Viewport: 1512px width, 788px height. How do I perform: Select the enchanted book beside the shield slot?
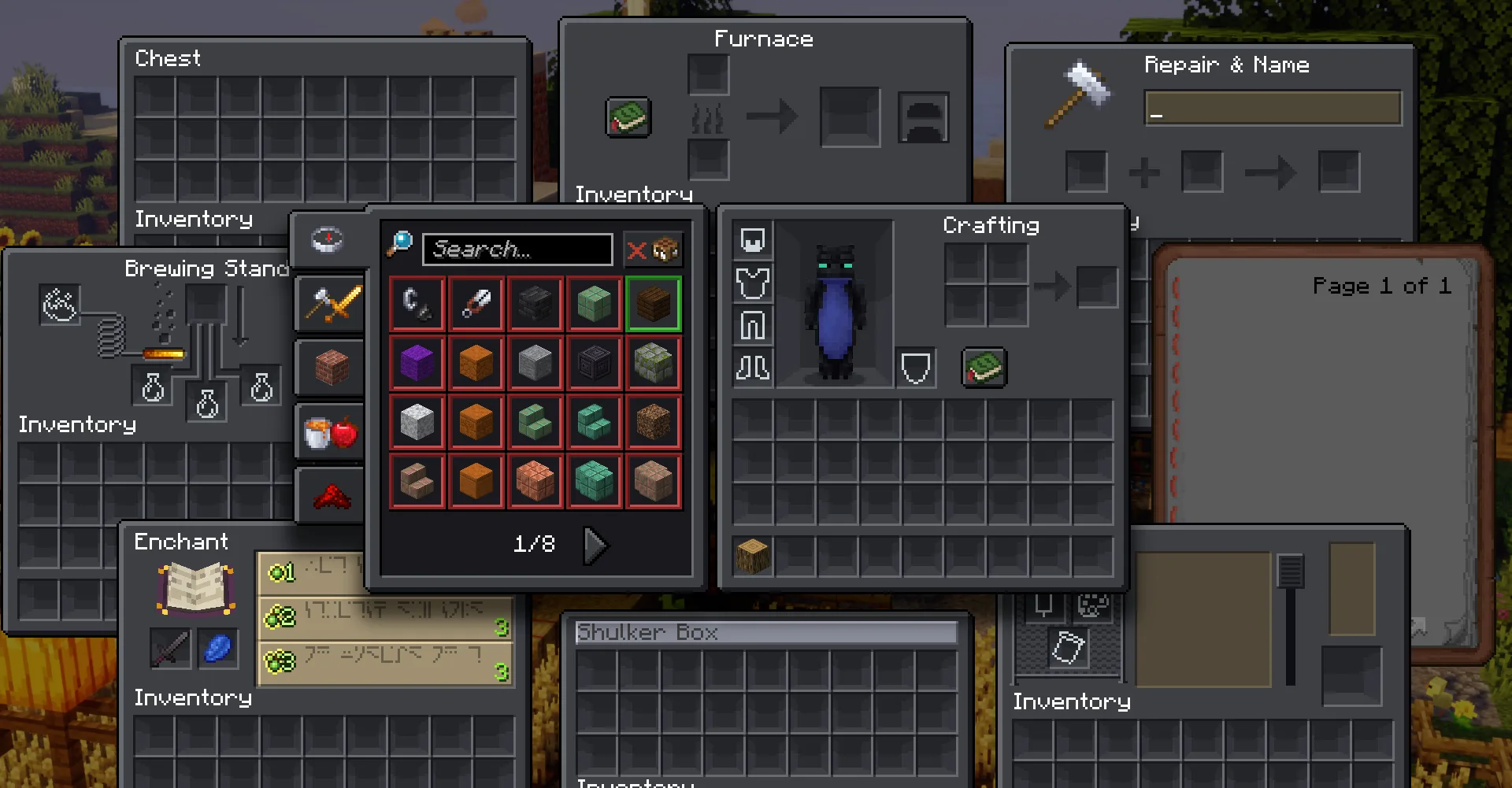983,368
